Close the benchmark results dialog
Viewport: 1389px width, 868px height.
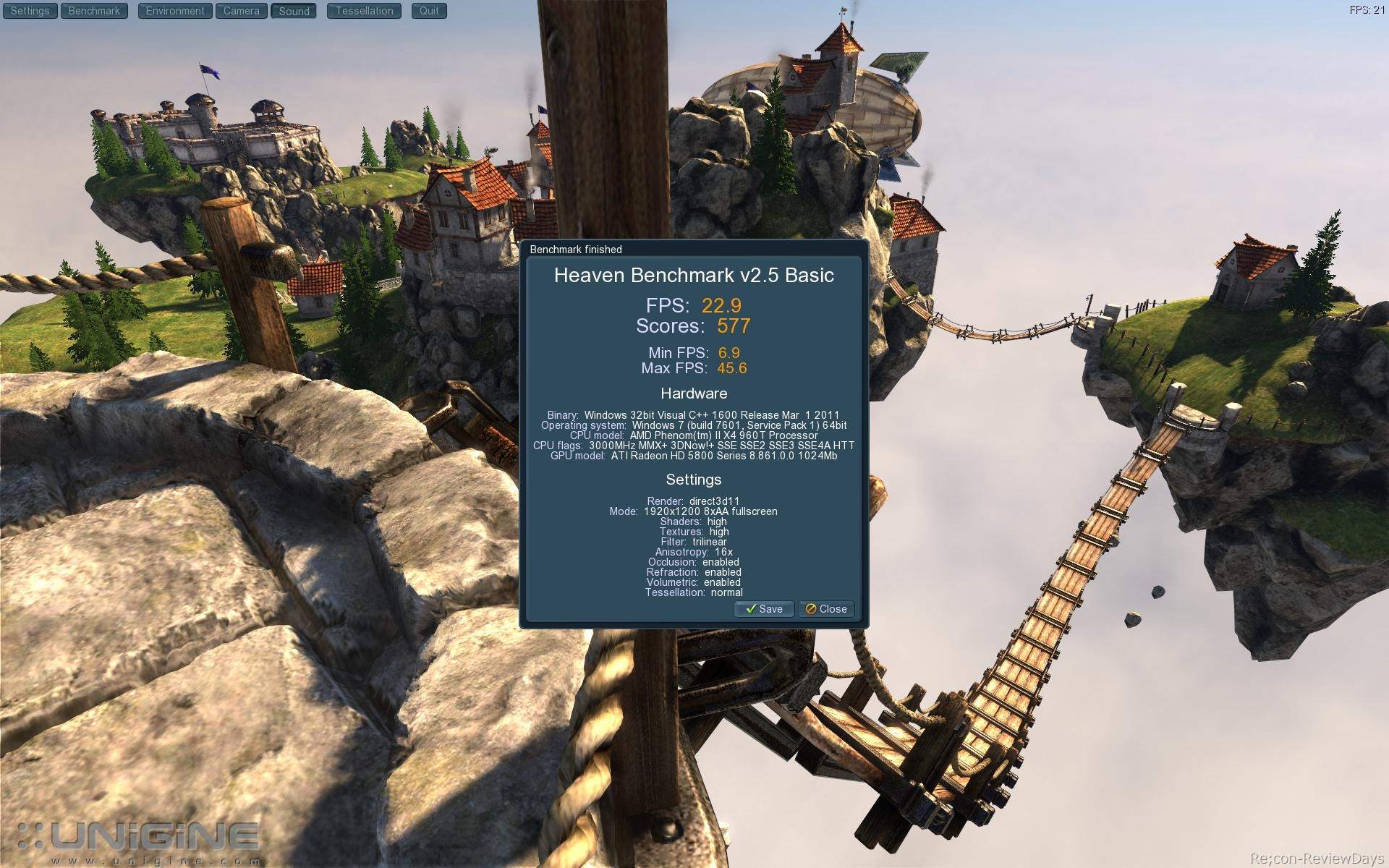[826, 609]
